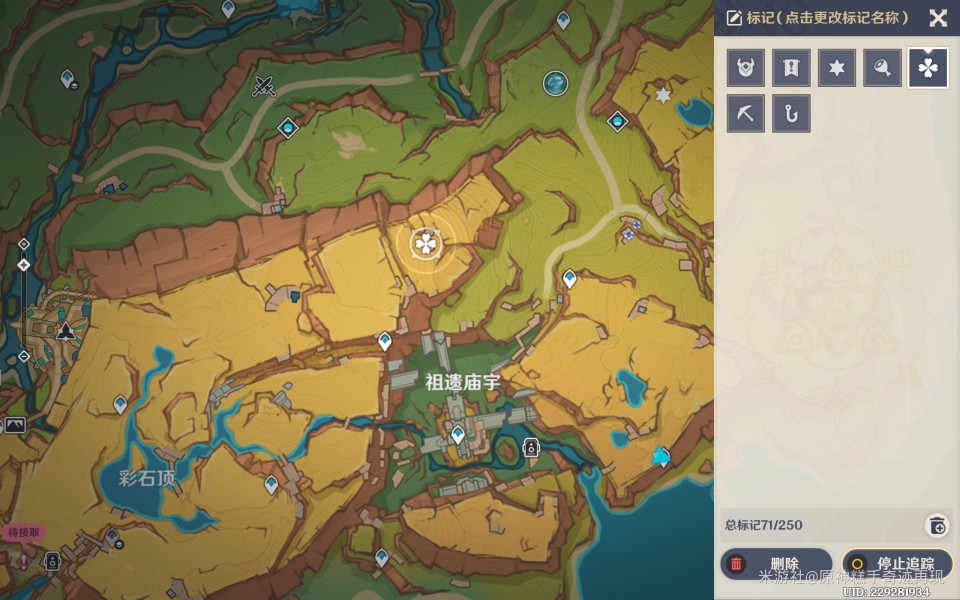Image resolution: width=960 pixels, height=600 pixels.
Task: Open the 待接取 pending quest tag
Action: [x=24, y=533]
